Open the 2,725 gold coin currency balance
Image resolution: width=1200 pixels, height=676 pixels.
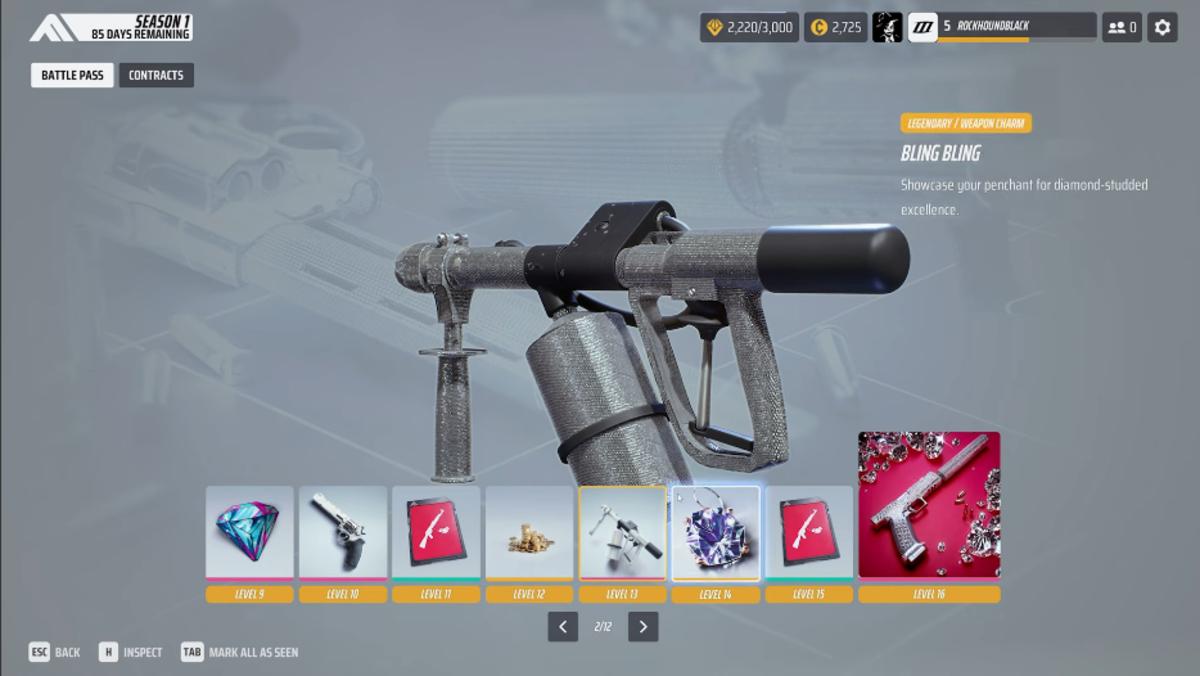pos(836,28)
